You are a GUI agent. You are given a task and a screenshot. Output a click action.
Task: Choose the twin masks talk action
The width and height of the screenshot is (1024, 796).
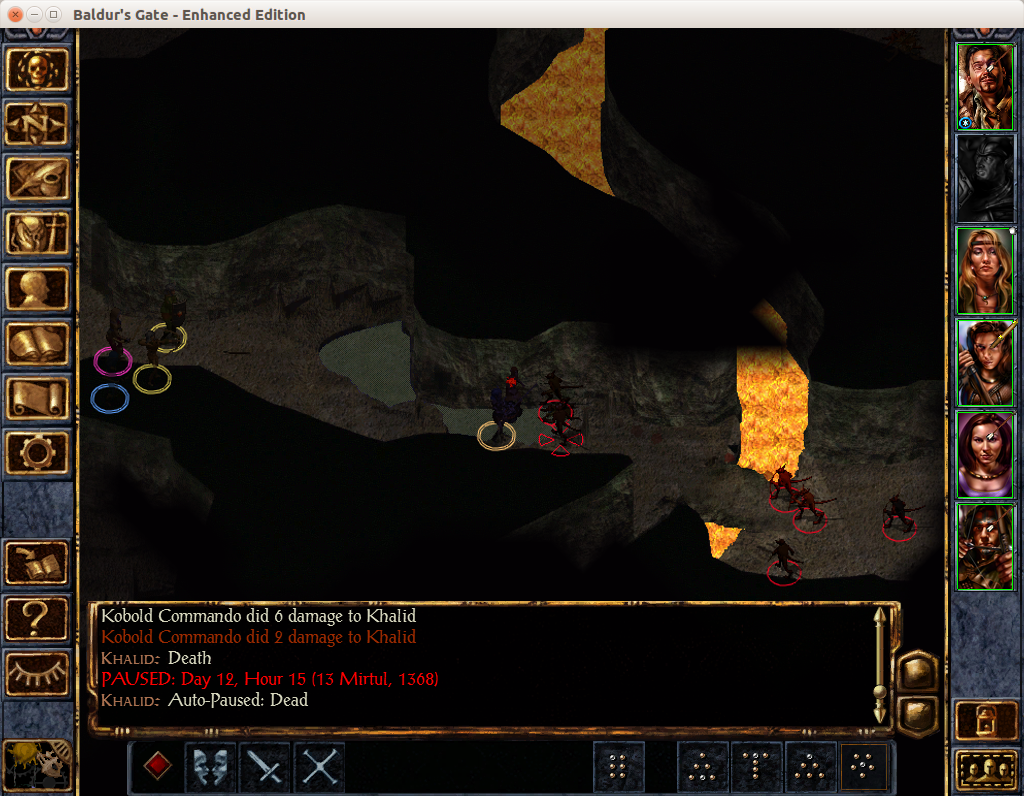[211, 767]
